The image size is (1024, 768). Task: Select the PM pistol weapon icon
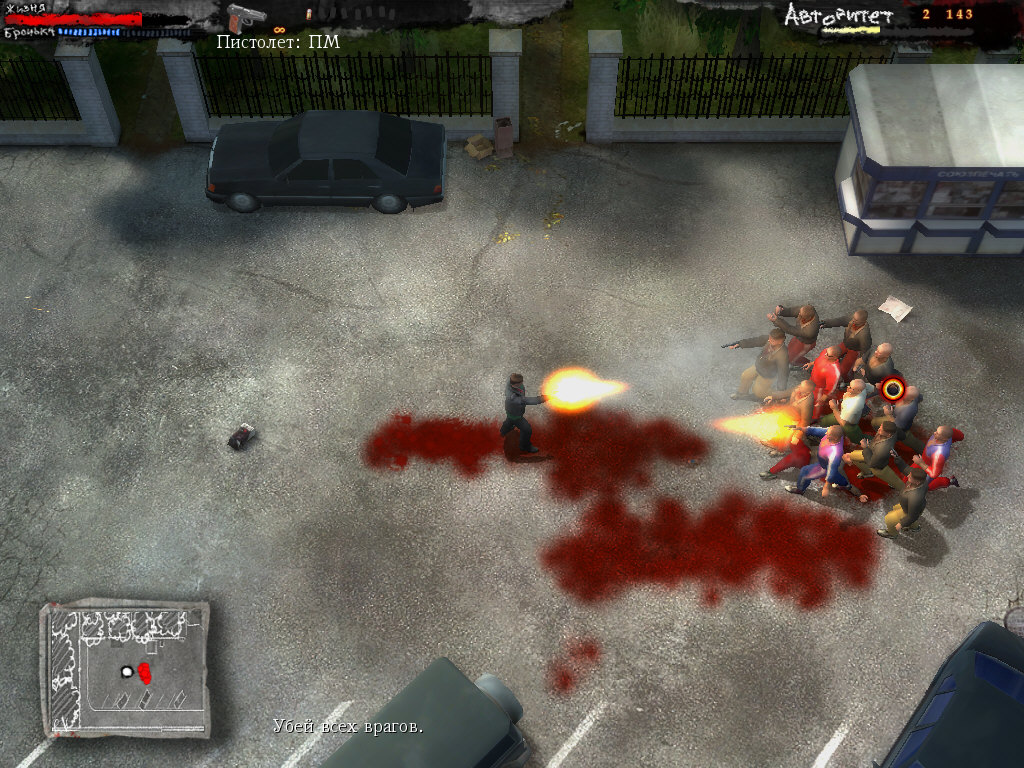pyautogui.click(x=245, y=18)
